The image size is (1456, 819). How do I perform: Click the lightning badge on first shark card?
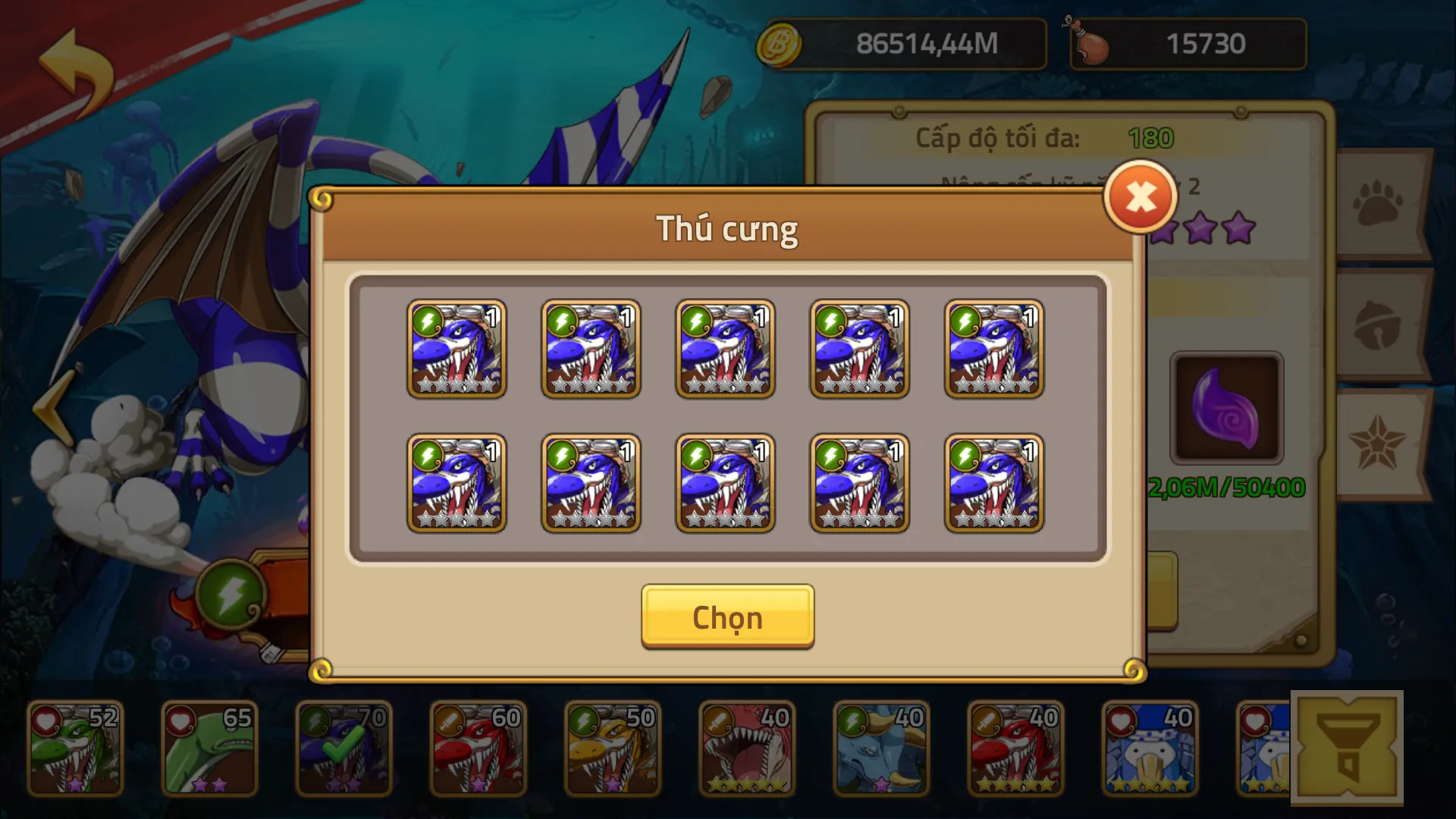point(429,322)
